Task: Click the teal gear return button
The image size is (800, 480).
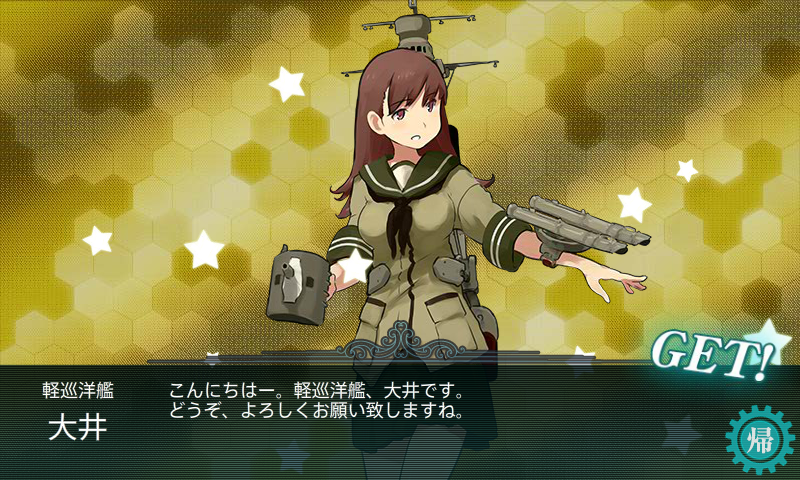Action: (x=757, y=438)
